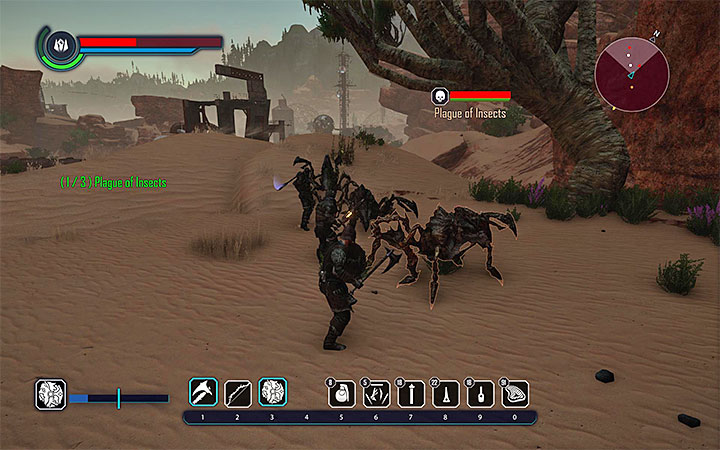Click the active ability icon beside the blue bar
The image size is (720, 450).
point(50,394)
